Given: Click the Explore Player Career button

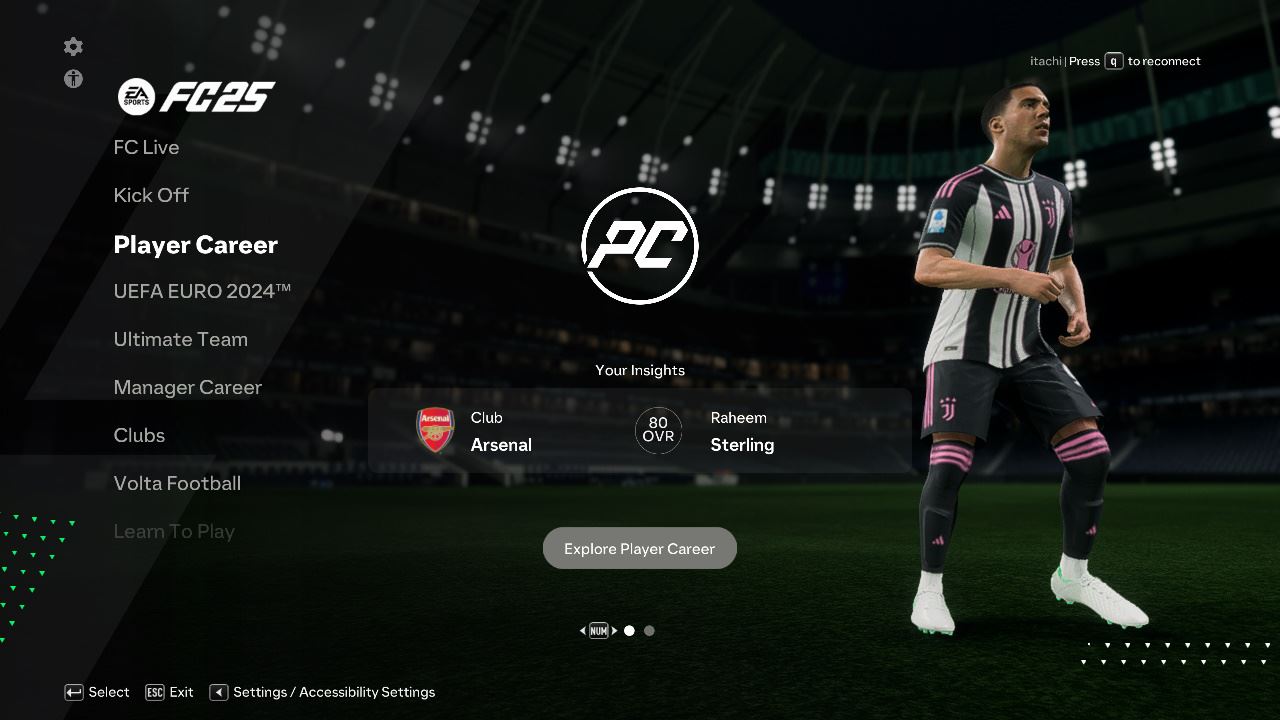Looking at the screenshot, I should pos(640,548).
